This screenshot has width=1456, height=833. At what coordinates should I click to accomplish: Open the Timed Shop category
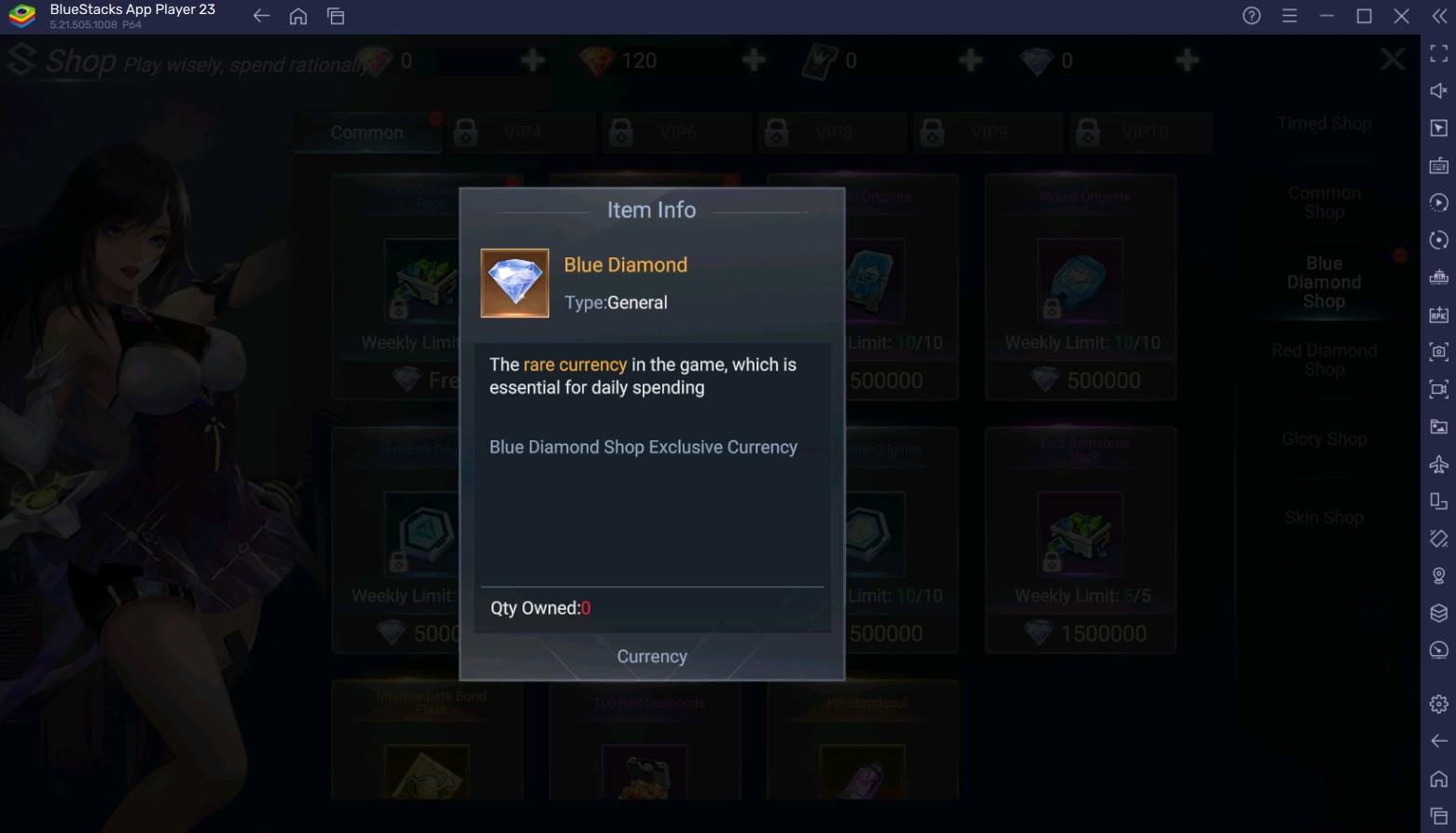(x=1324, y=123)
